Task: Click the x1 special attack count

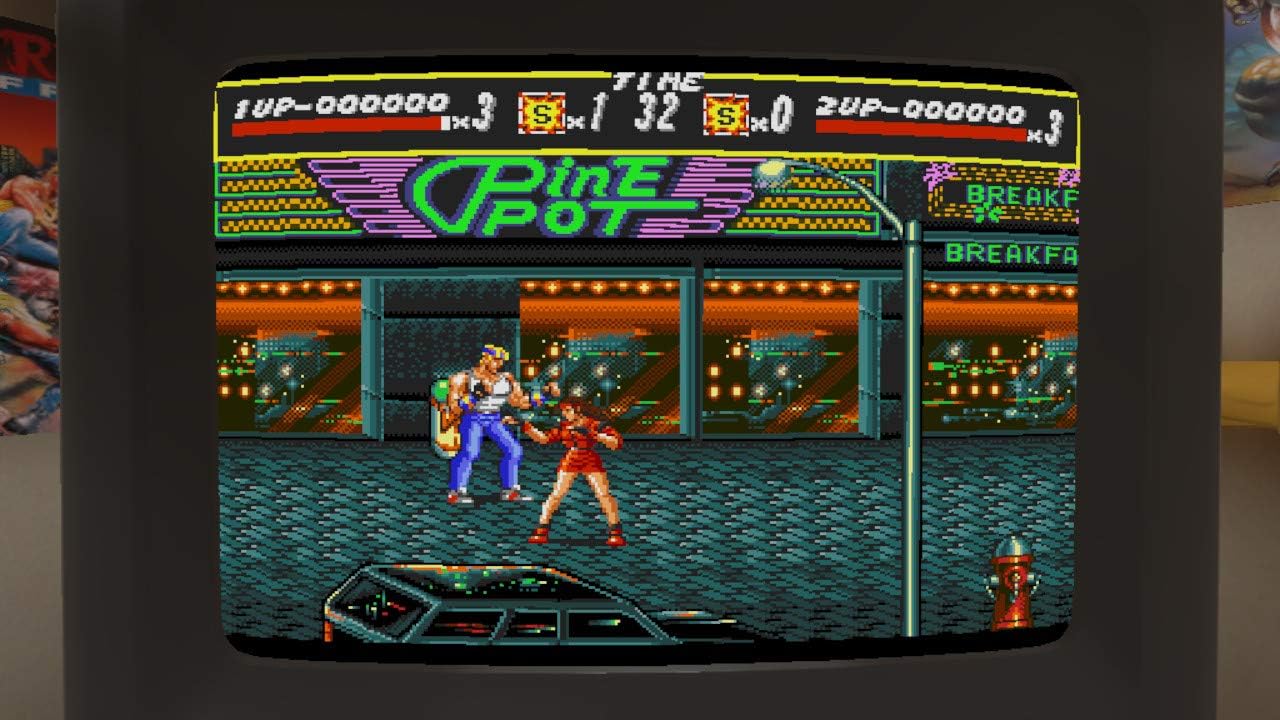Action: (x=575, y=115)
